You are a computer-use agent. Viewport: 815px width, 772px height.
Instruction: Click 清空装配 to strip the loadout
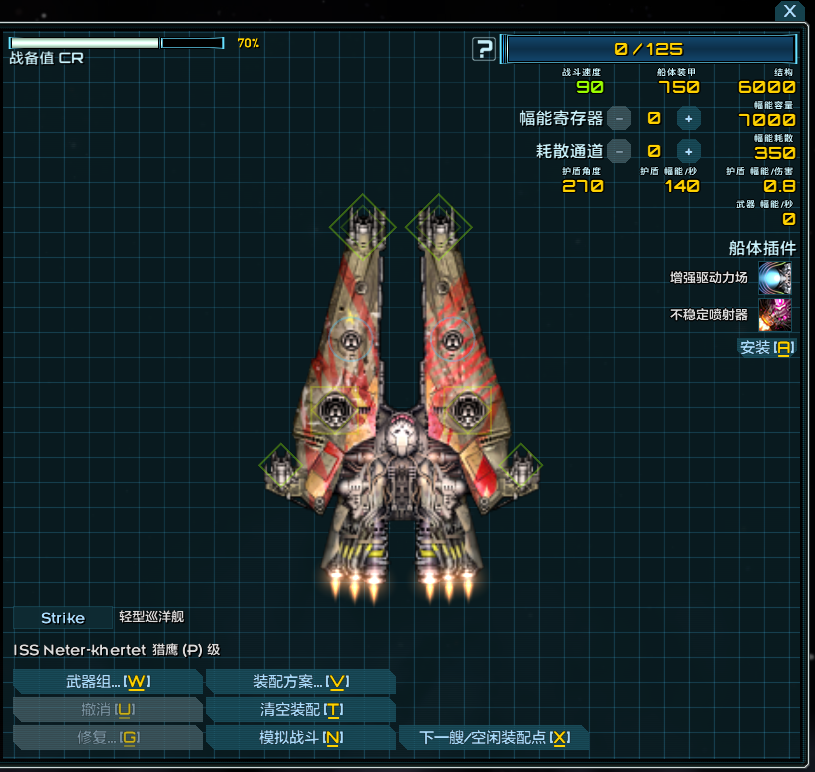pyautogui.click(x=299, y=710)
